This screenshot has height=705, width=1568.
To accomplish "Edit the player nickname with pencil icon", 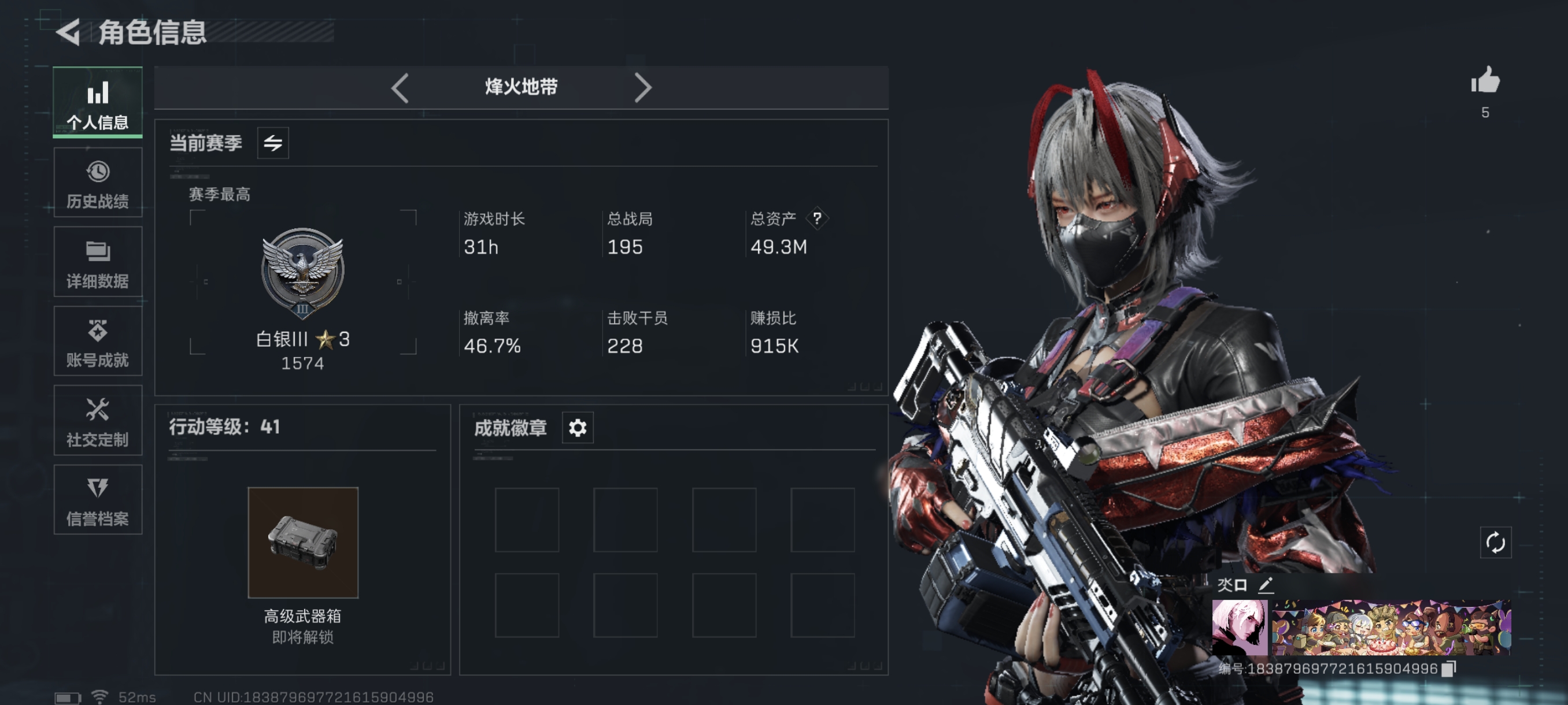I will click(1266, 585).
